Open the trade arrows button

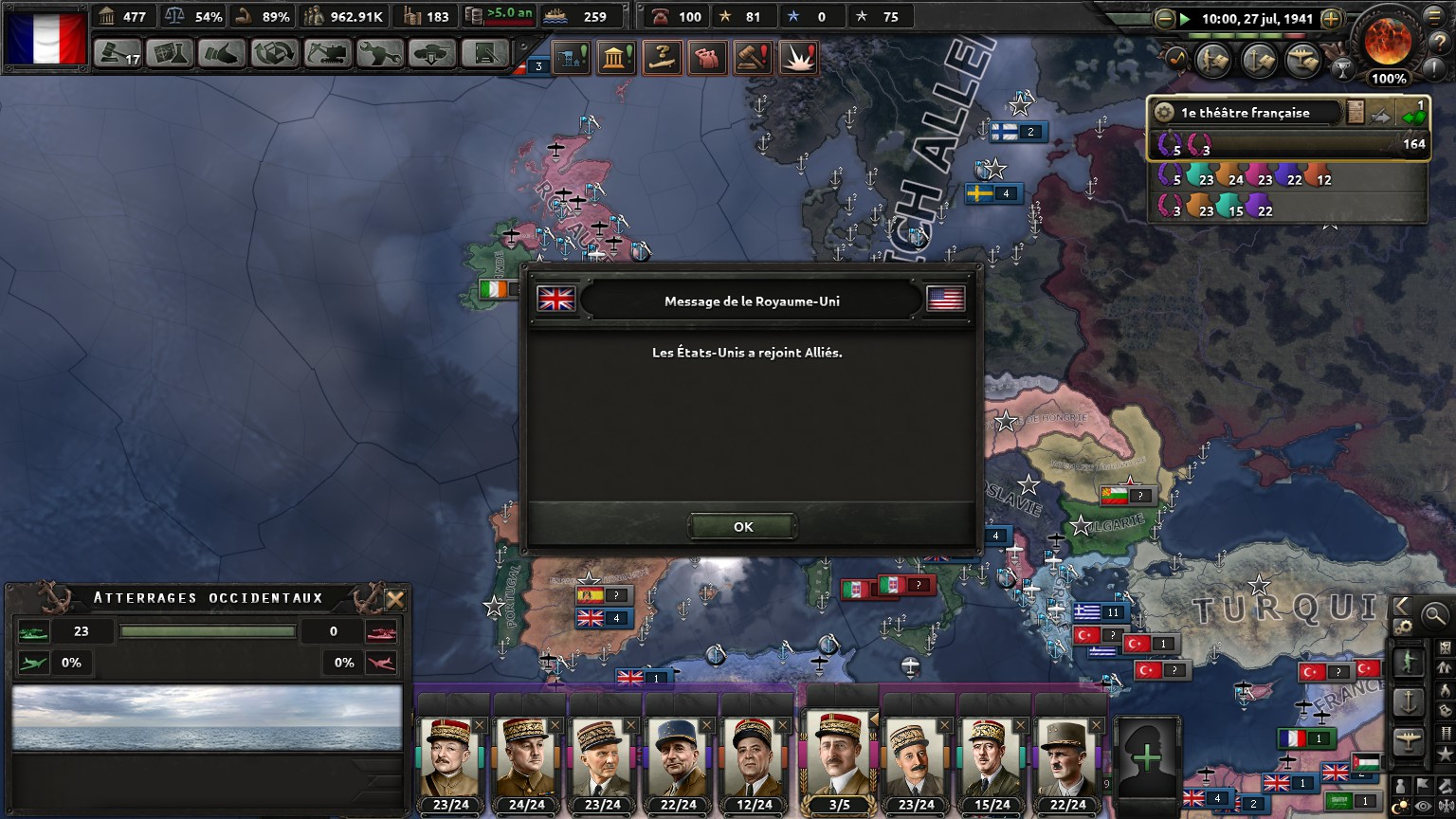[x=275, y=53]
